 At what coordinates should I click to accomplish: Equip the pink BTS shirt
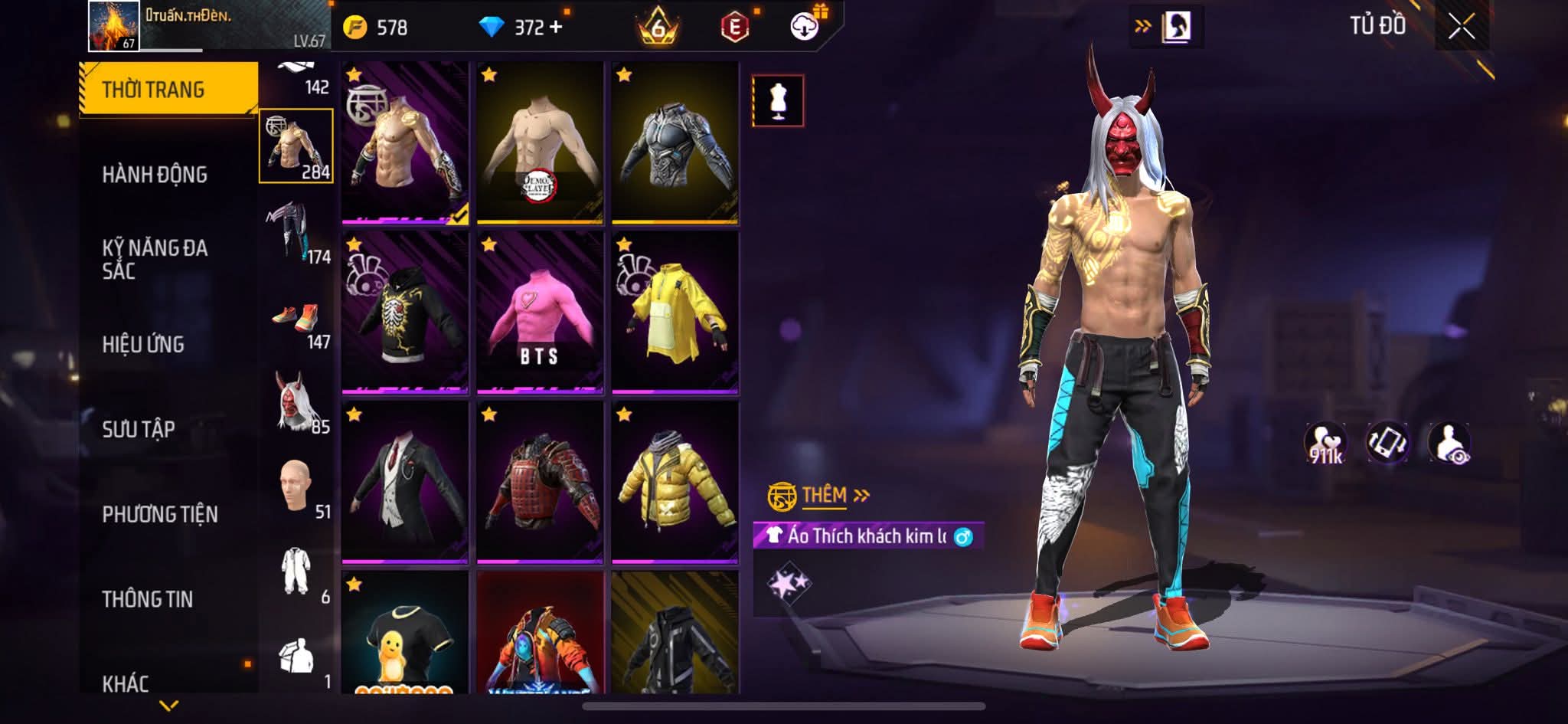coord(540,313)
